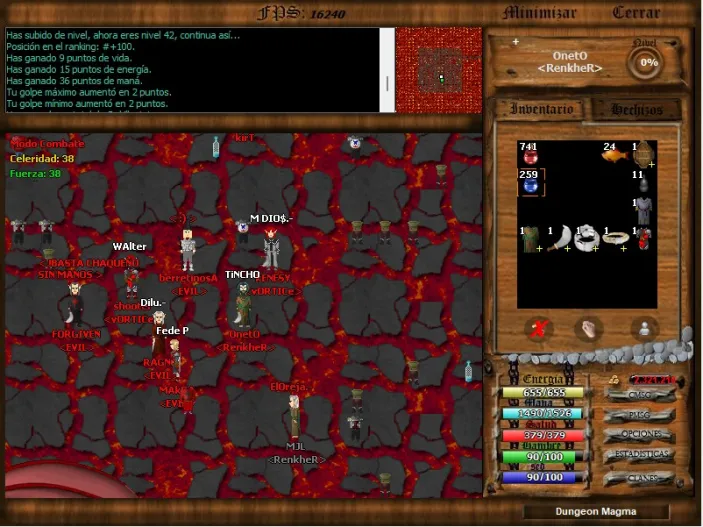Open the OPCIONES menu
Viewport: 703px width, 527px height.
(x=639, y=434)
